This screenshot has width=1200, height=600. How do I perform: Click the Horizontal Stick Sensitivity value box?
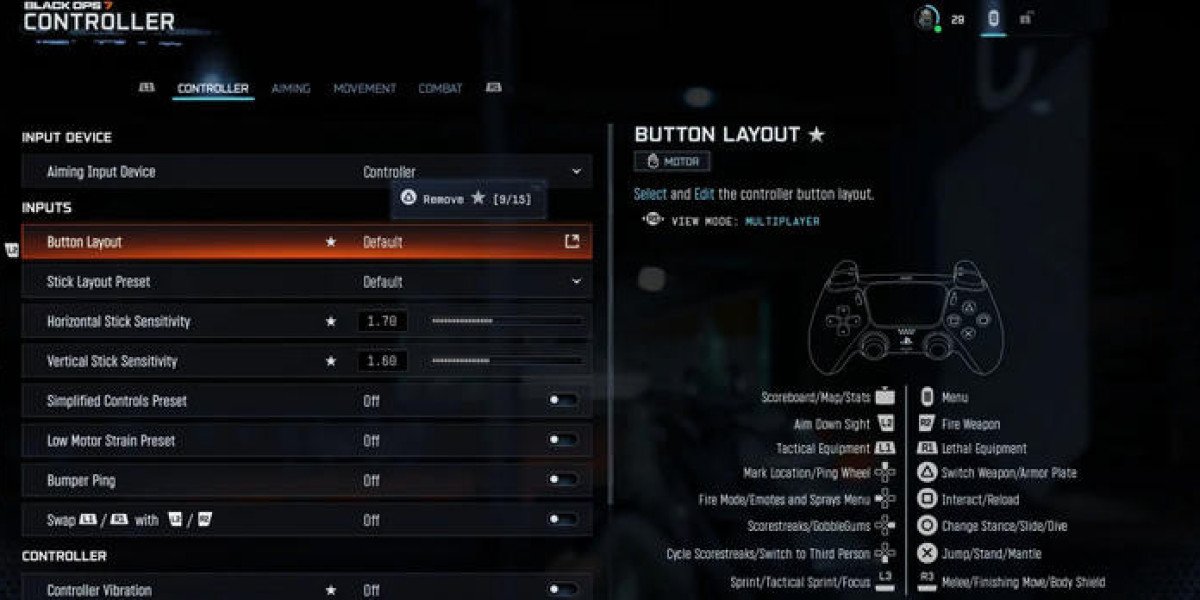(382, 321)
